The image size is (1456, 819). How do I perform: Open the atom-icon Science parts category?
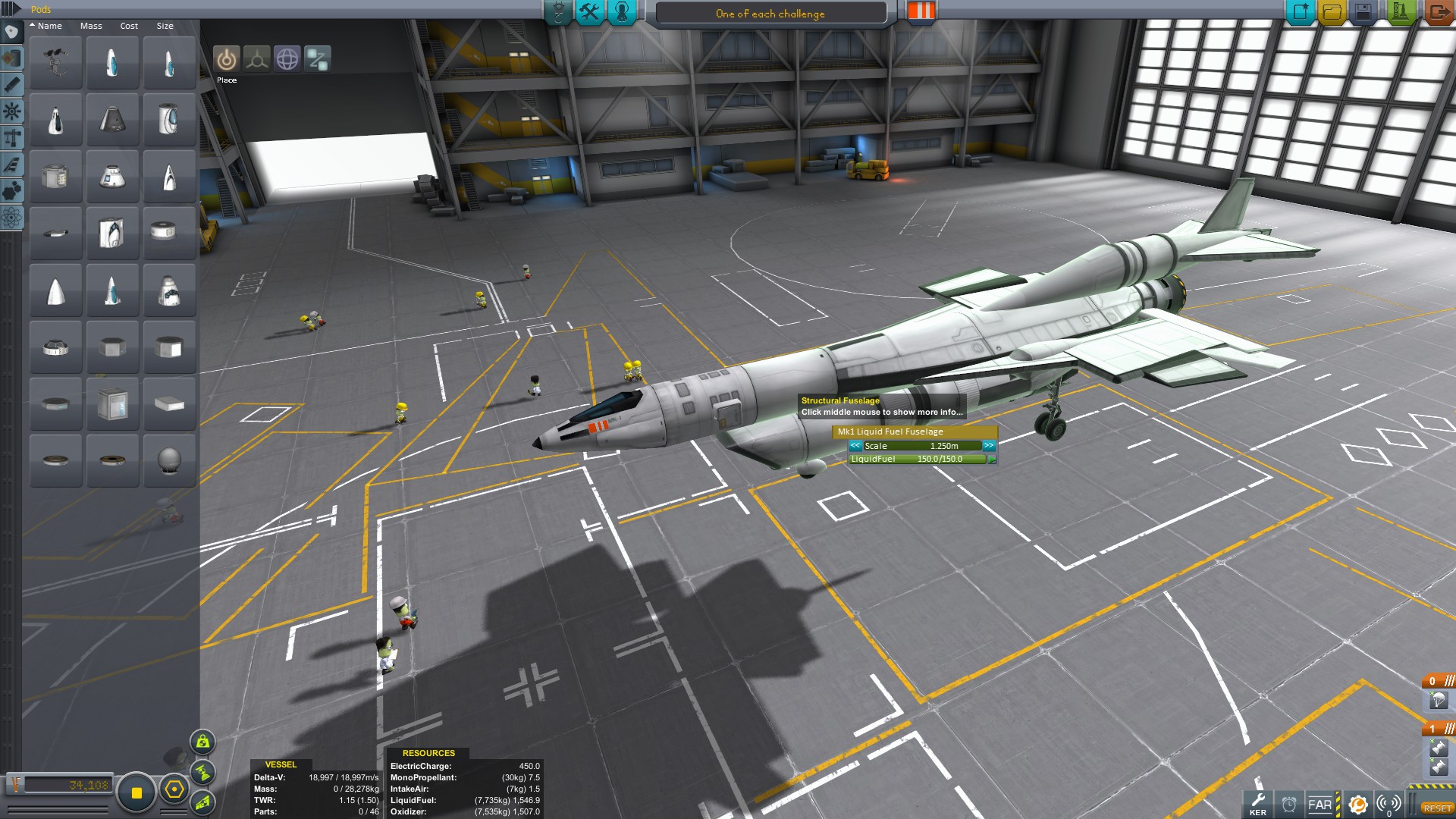[x=11, y=218]
